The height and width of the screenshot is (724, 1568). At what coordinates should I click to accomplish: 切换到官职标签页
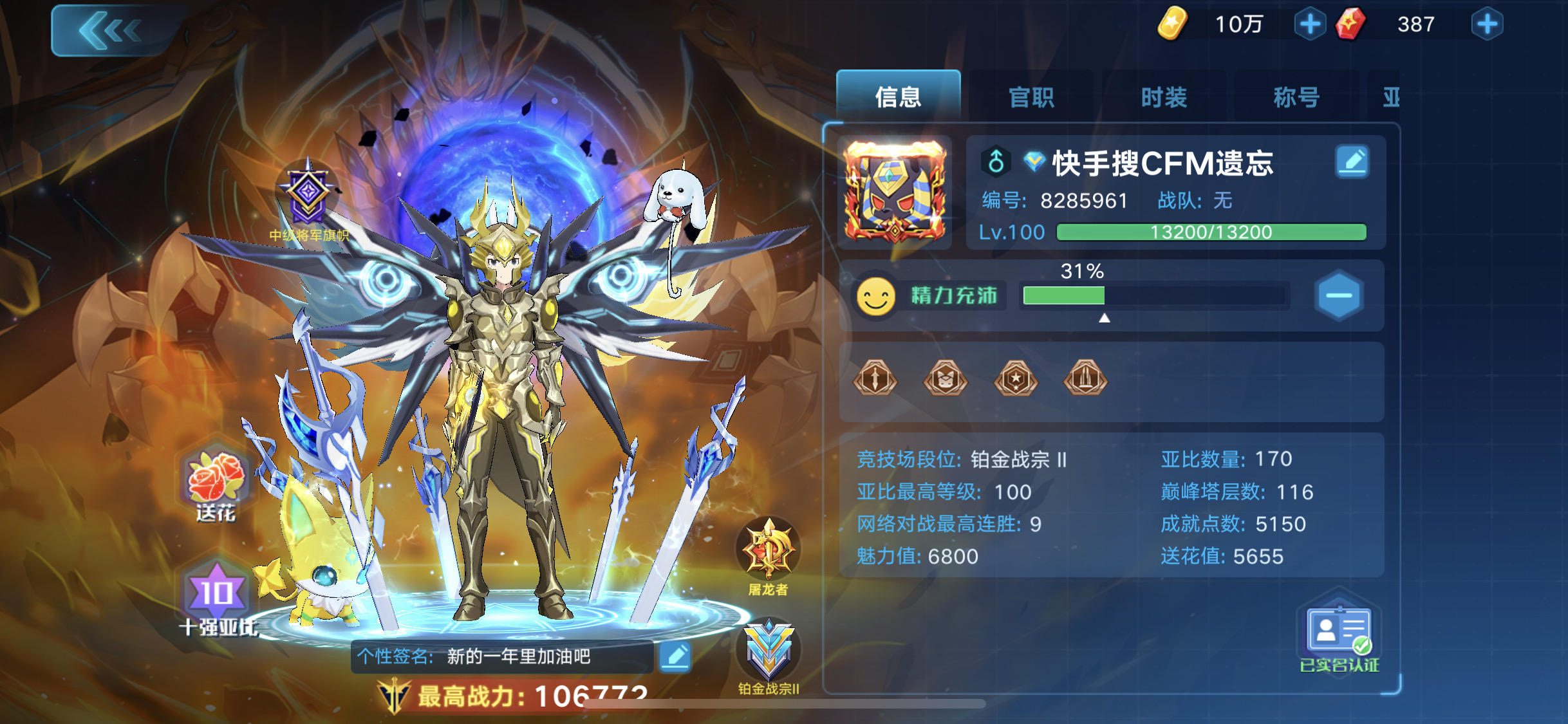coord(1033,97)
